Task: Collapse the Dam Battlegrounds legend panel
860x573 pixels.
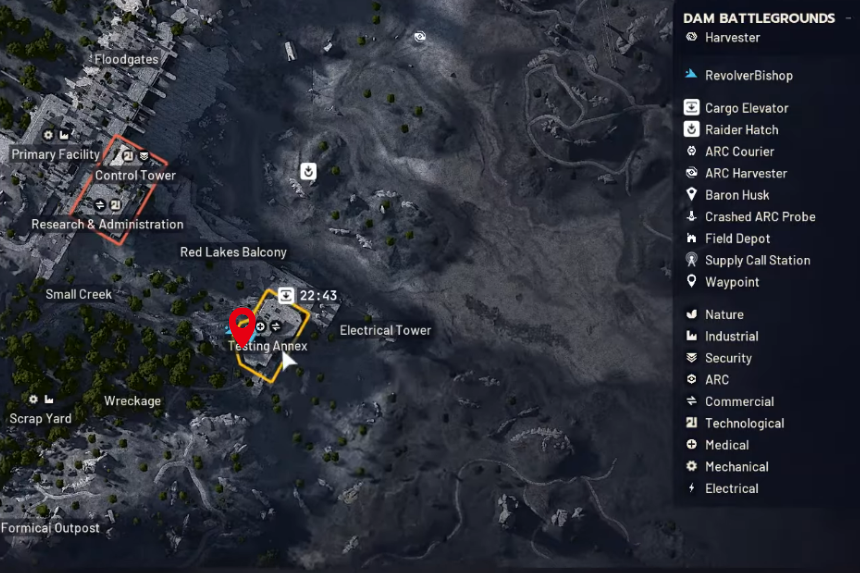Action: click(847, 18)
